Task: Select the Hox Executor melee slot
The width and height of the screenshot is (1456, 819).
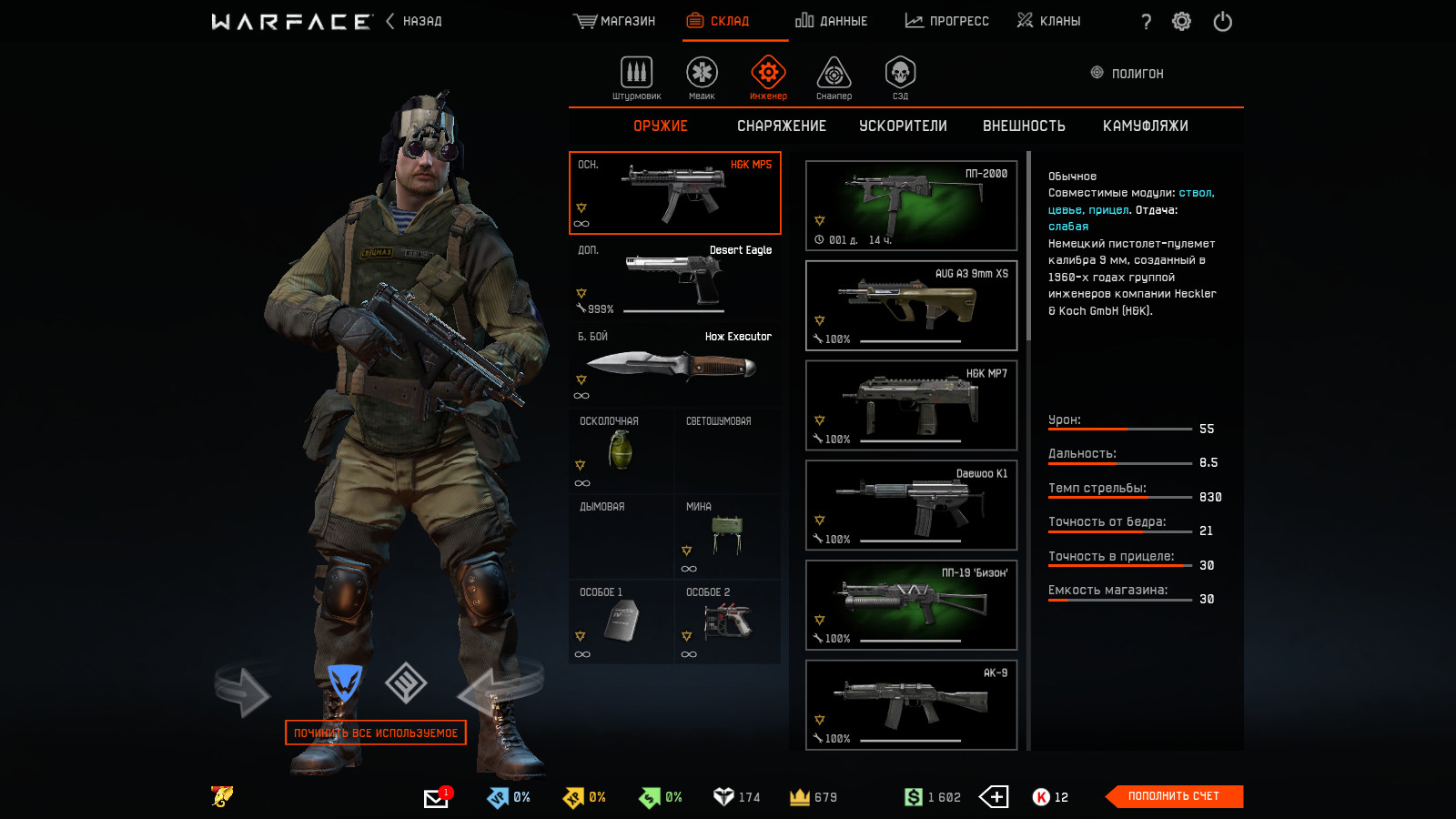Action: coord(674,365)
